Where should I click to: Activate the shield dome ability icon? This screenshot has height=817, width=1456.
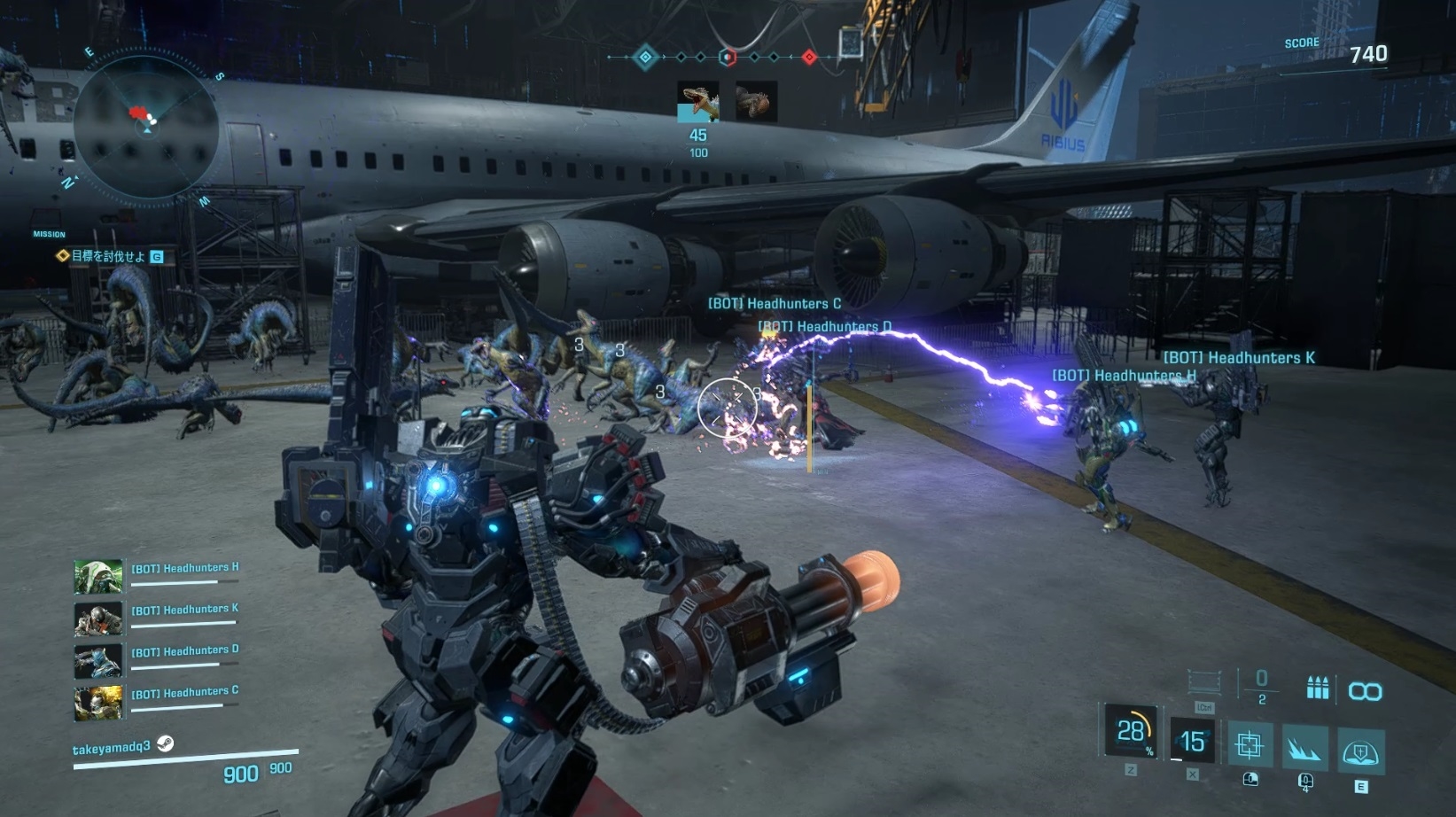click(x=1360, y=751)
